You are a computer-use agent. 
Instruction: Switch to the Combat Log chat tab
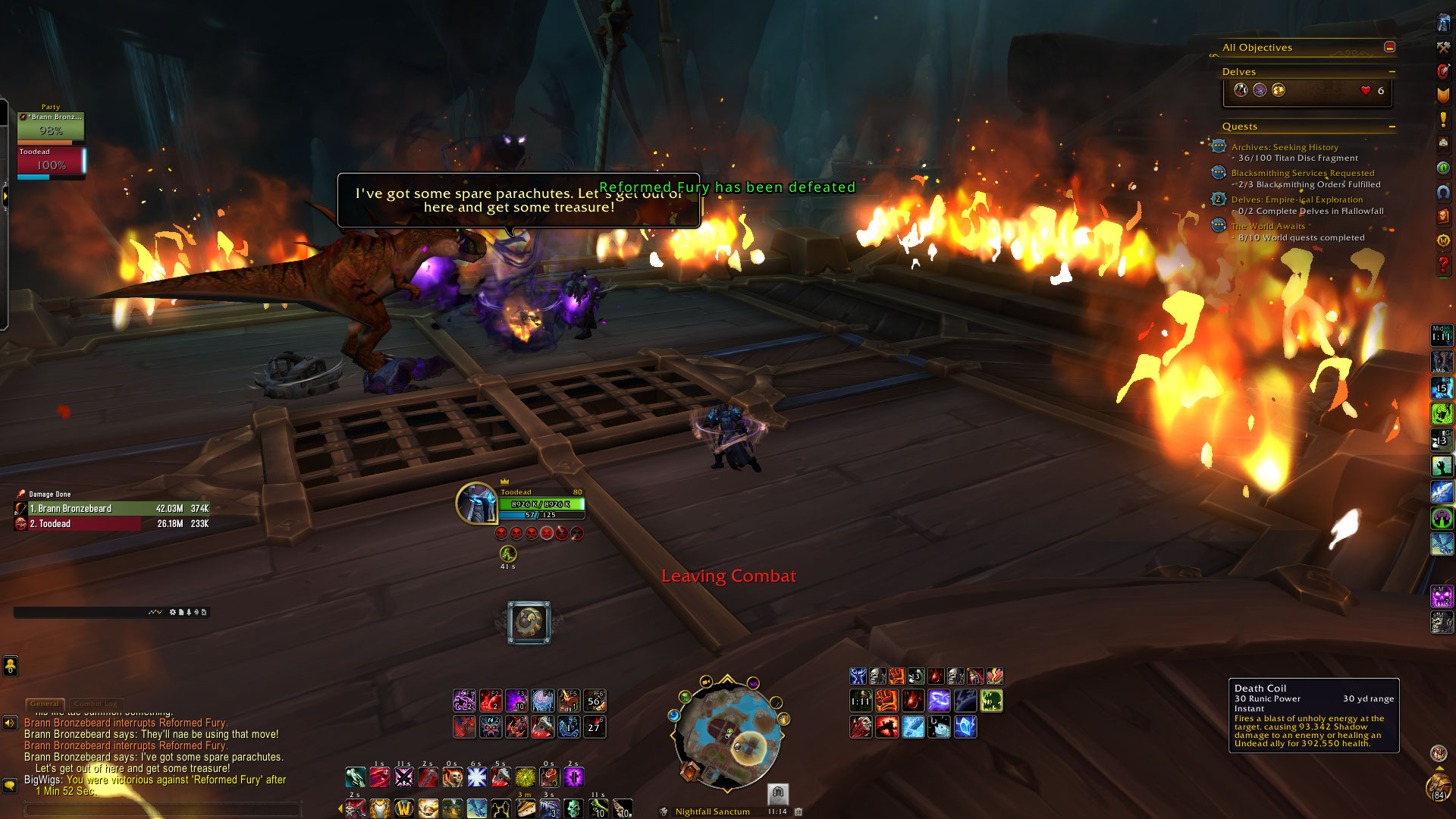[x=96, y=704]
